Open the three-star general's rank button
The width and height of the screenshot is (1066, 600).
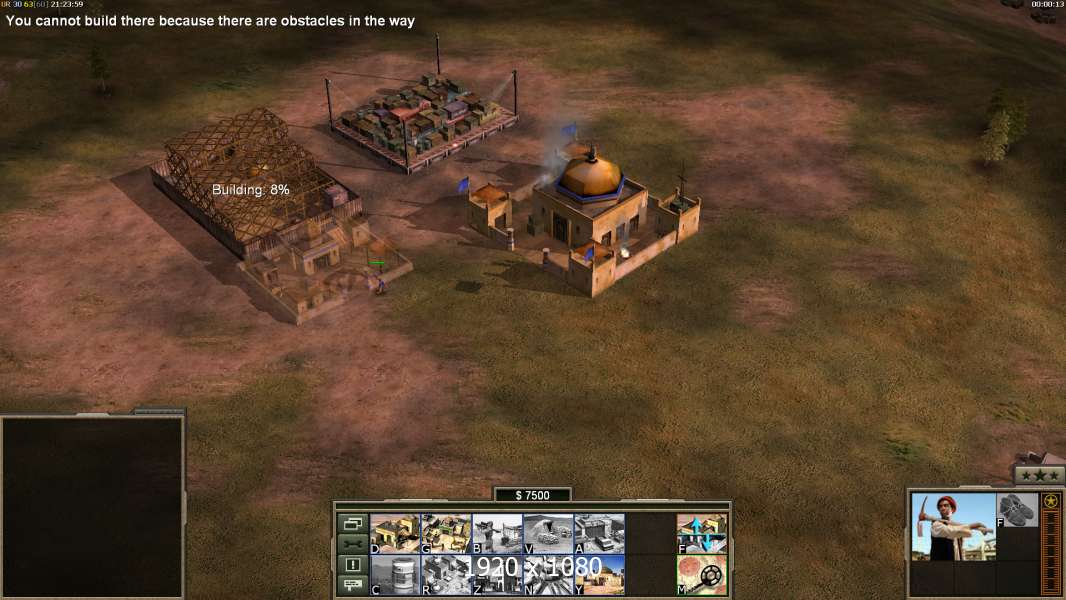tap(1039, 475)
